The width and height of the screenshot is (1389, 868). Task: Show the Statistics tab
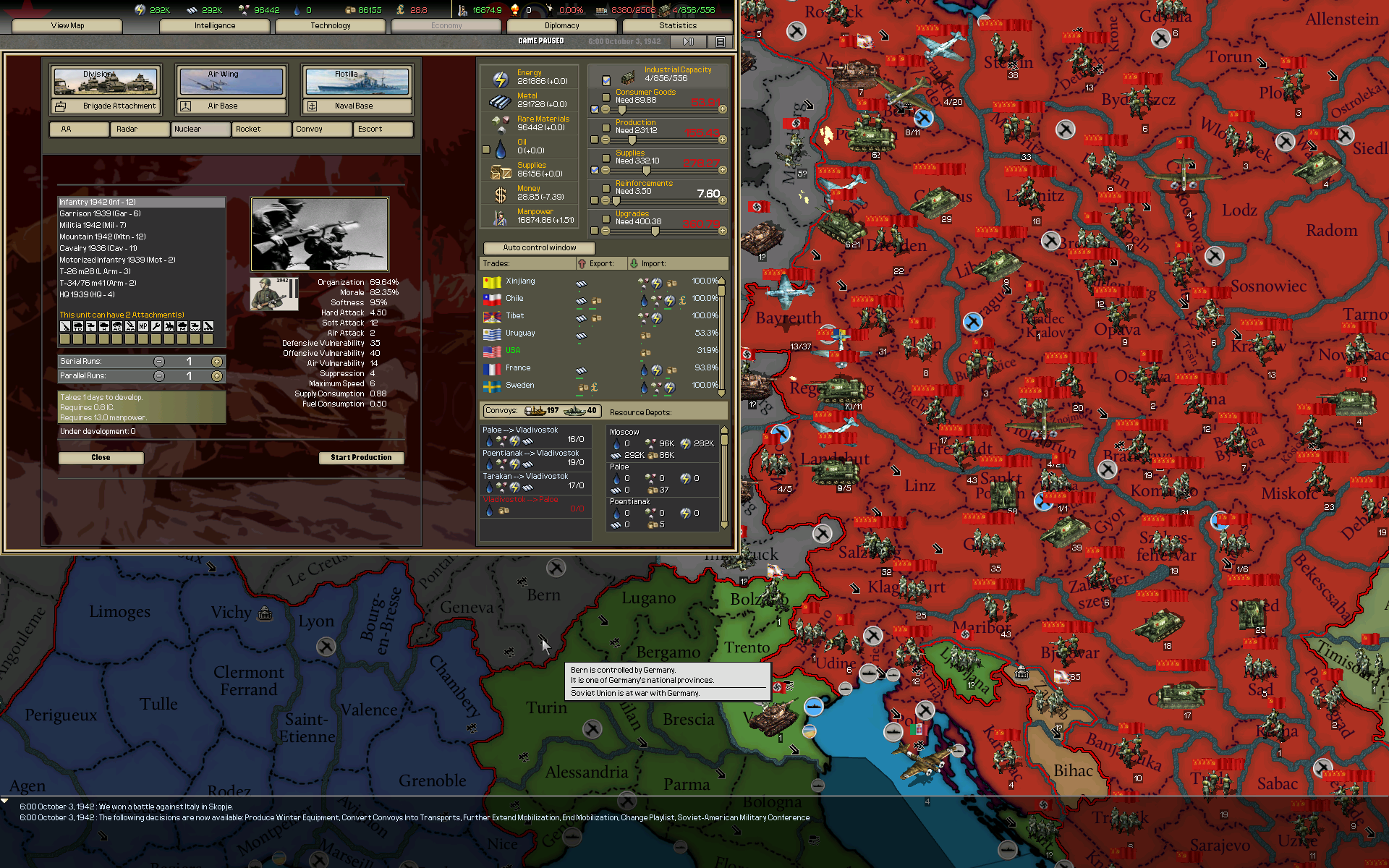678,26
